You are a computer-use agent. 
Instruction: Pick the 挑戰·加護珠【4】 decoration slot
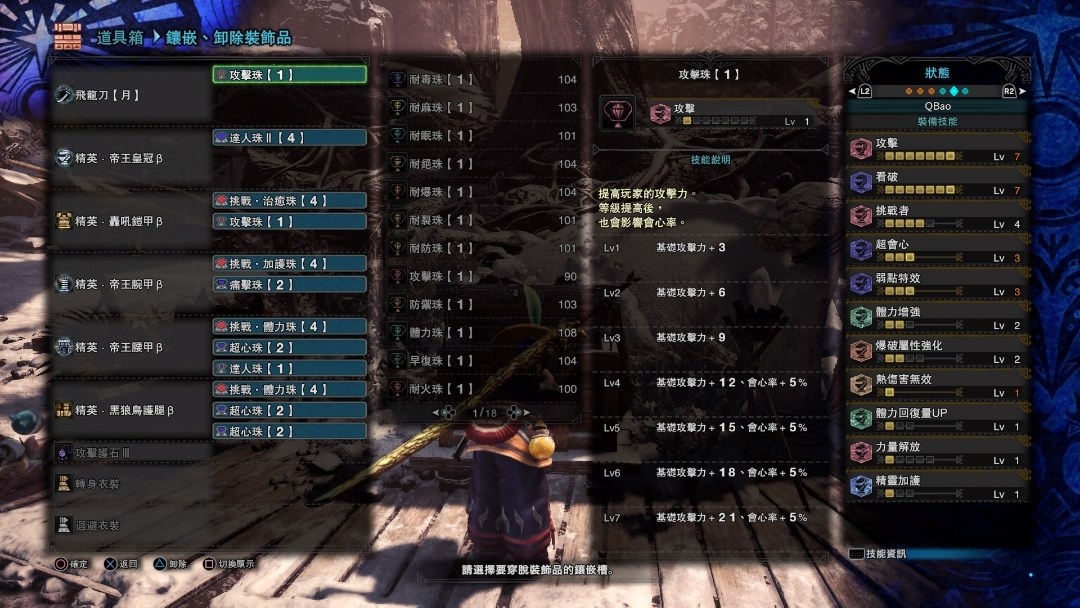point(289,264)
